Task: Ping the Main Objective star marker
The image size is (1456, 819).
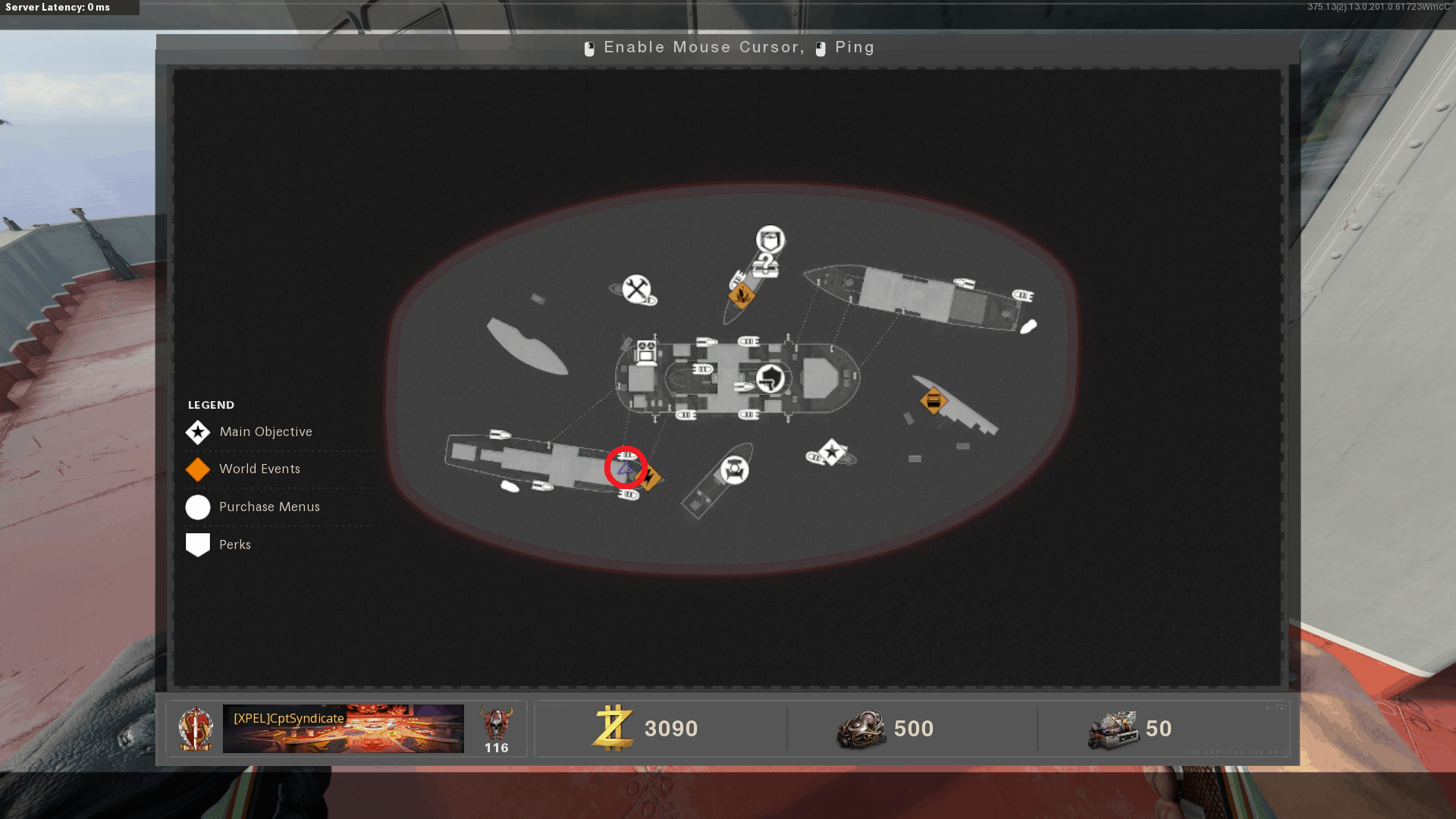Action: (832, 453)
